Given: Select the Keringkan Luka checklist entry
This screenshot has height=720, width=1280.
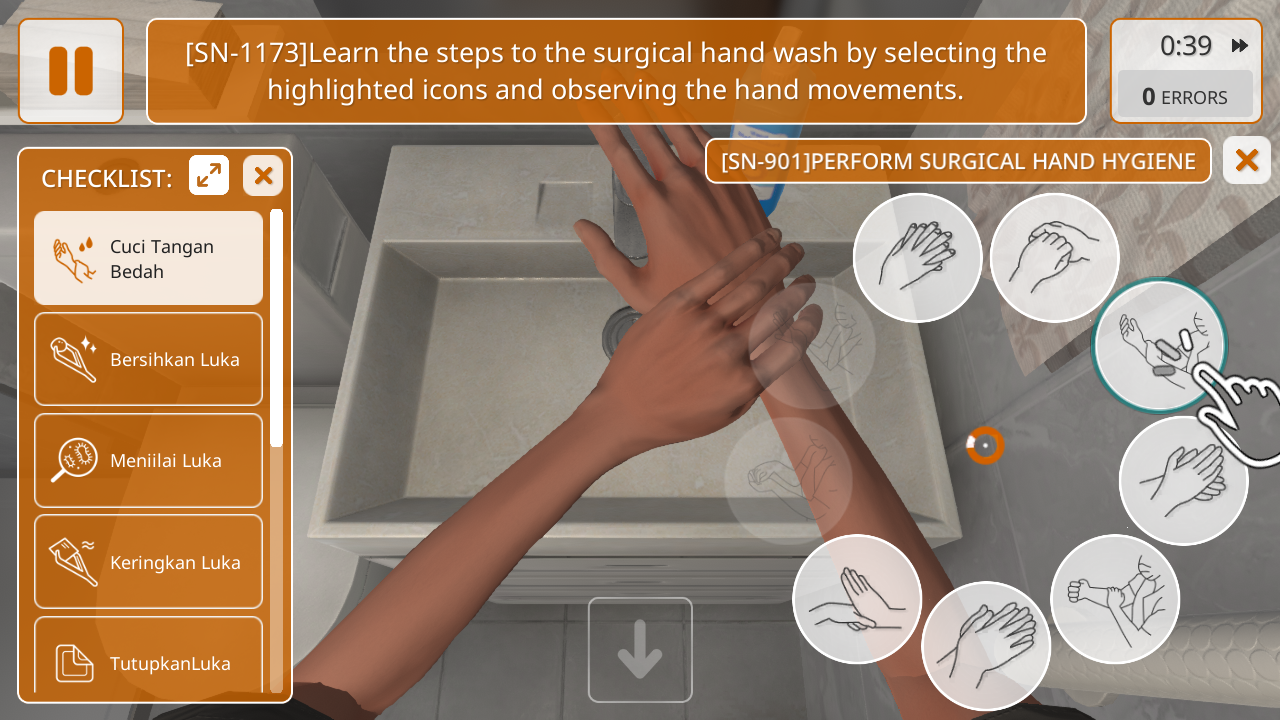Looking at the screenshot, I should (149, 562).
